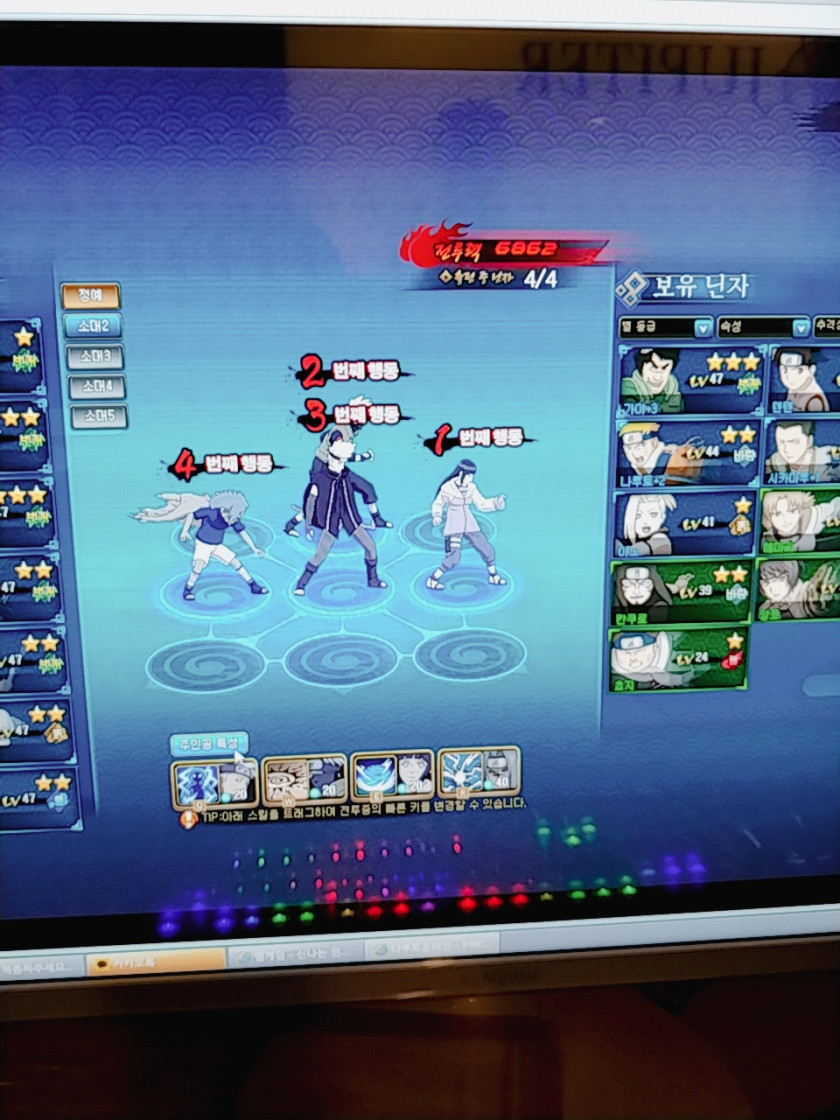Pick the level 41 blonde ninja card
This screenshot has height=1120, width=840.
[x=685, y=522]
